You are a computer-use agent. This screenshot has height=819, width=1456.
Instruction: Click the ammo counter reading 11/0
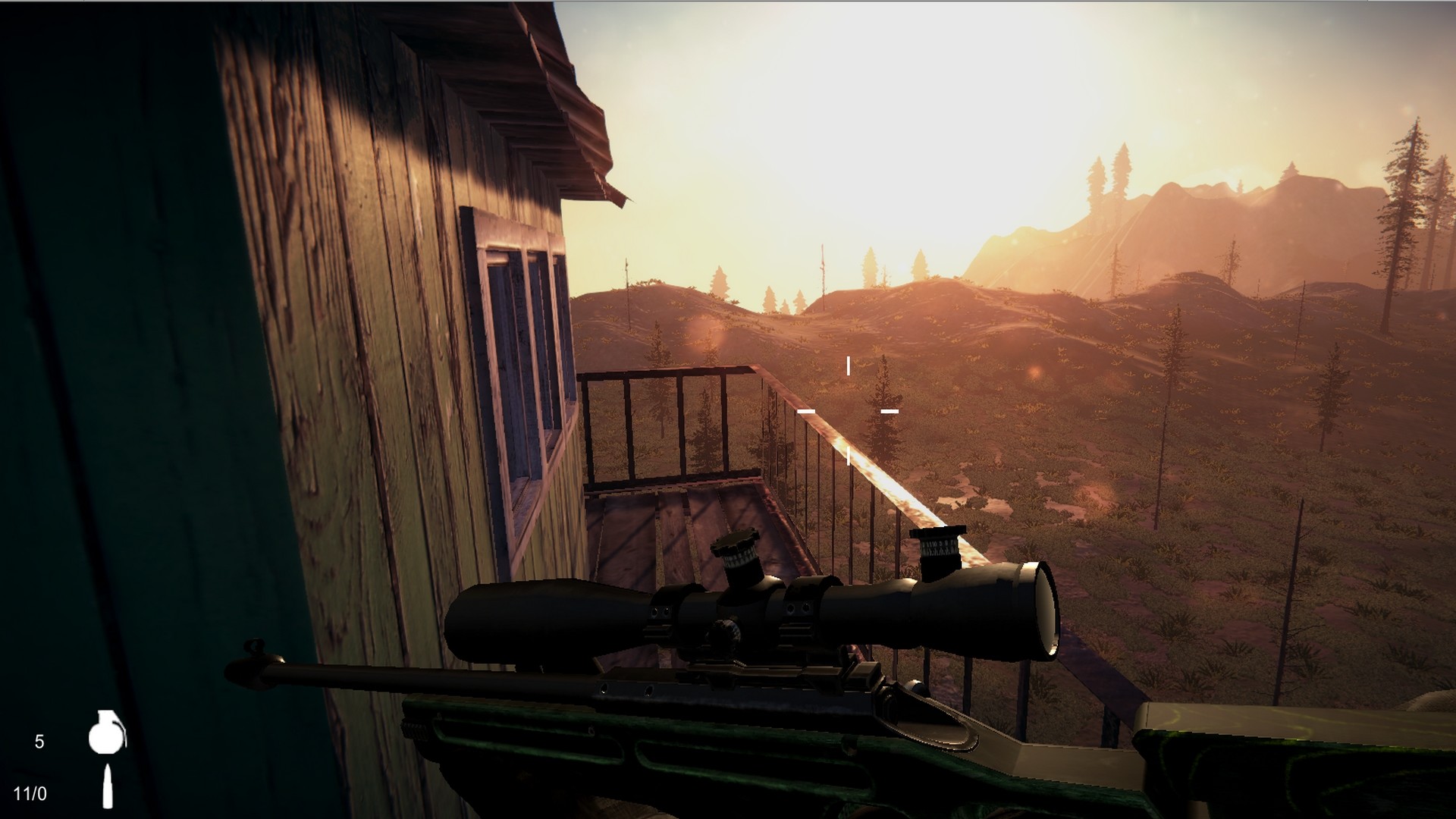click(x=30, y=794)
